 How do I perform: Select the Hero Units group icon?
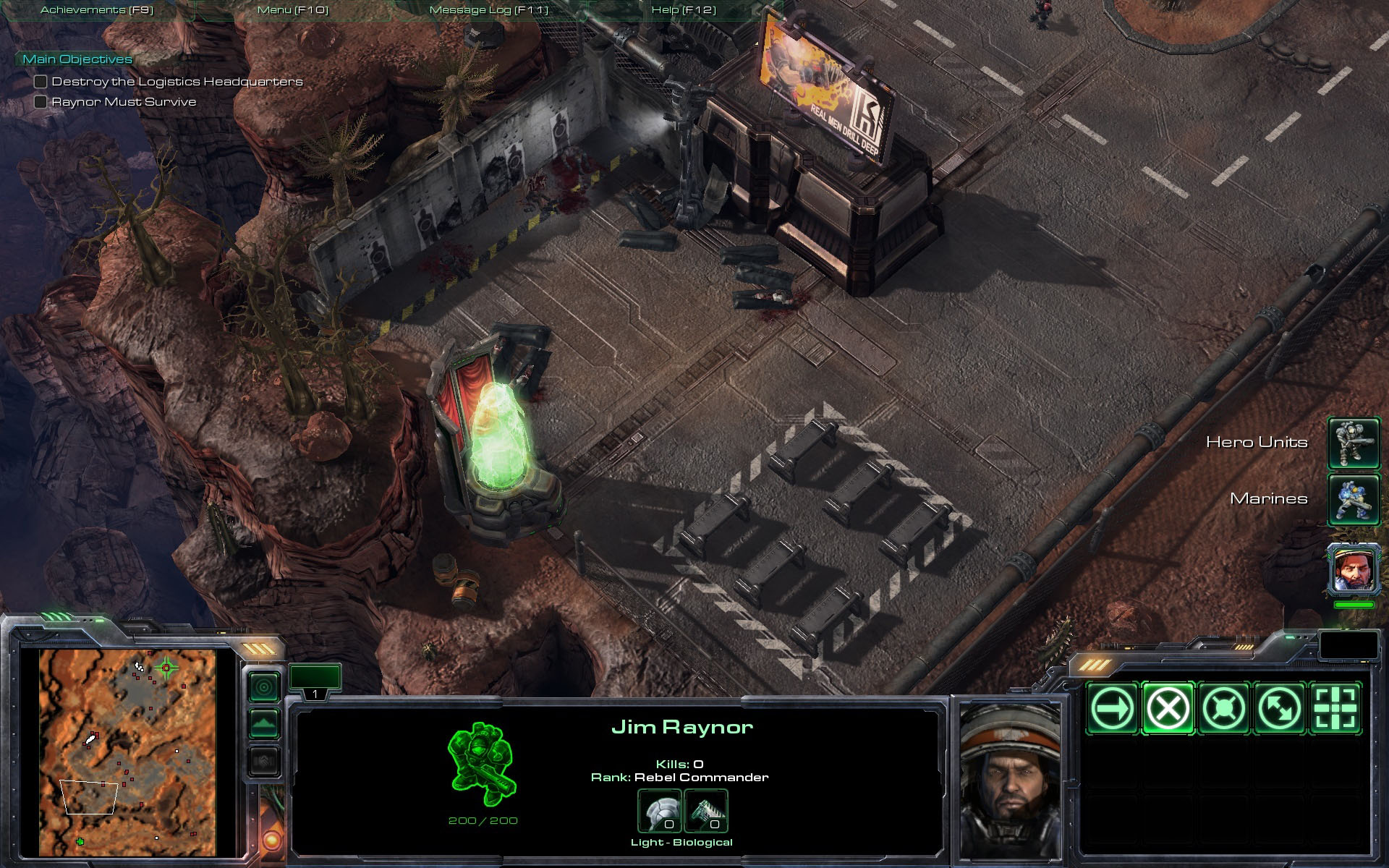coord(1354,443)
